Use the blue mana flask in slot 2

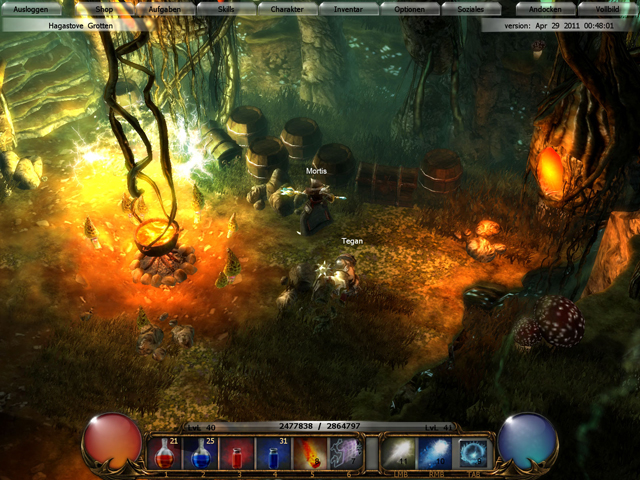pyautogui.click(x=202, y=453)
